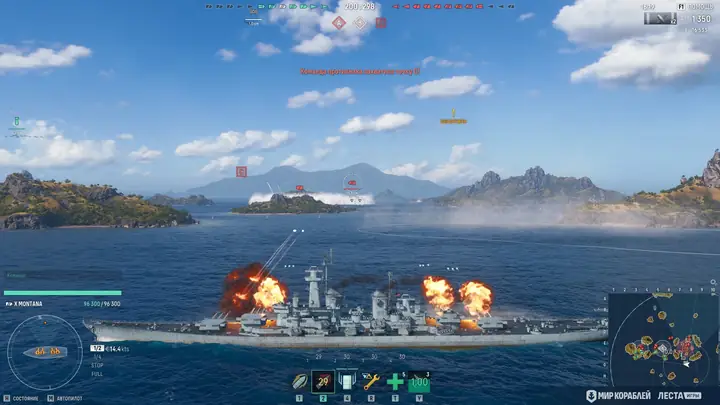The height and width of the screenshot is (405, 720).
Task: Set engine telegraph to FULL speed
Action: tap(97, 373)
